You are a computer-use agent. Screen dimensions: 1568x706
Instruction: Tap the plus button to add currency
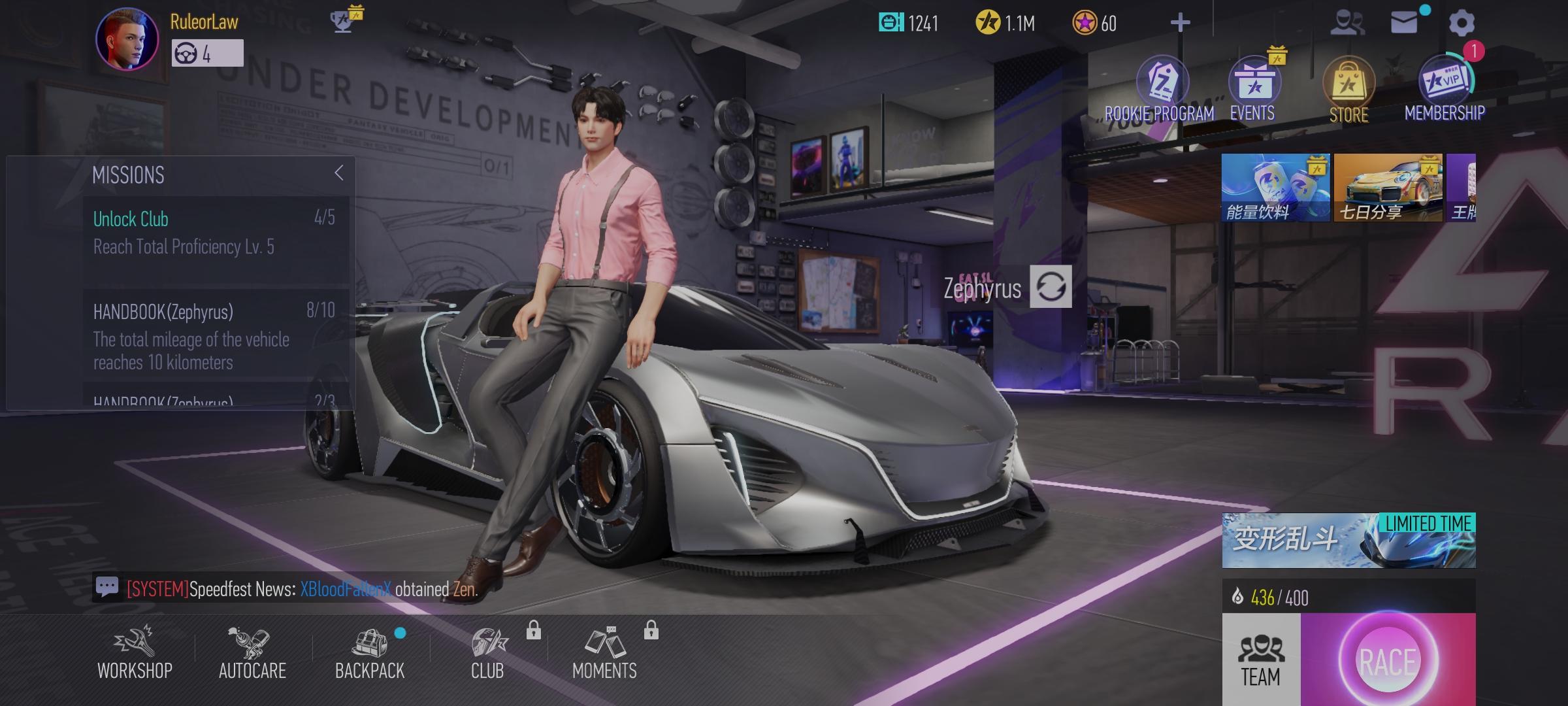click(x=1180, y=24)
